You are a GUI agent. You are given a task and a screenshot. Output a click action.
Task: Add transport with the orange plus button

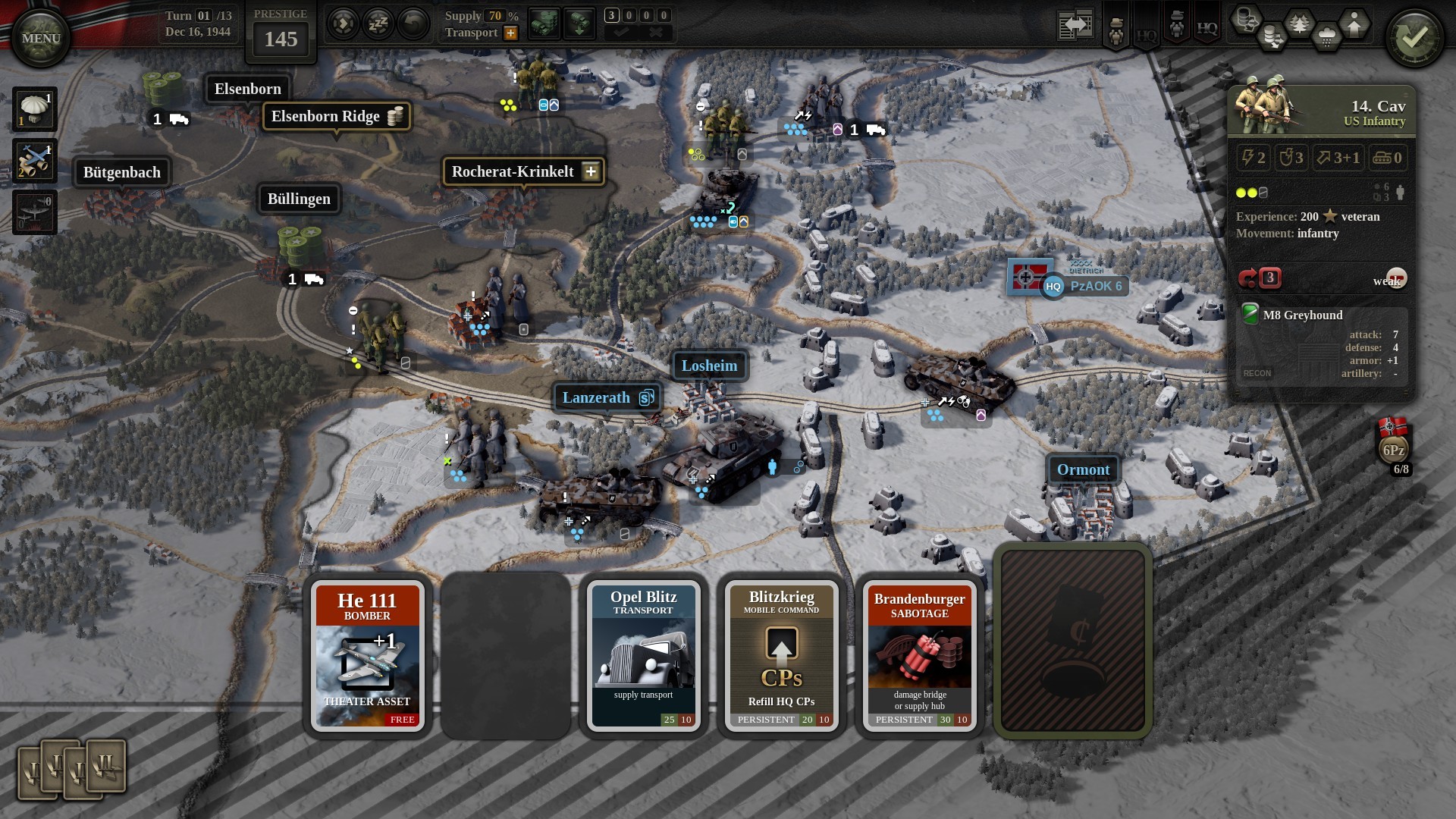(x=511, y=33)
